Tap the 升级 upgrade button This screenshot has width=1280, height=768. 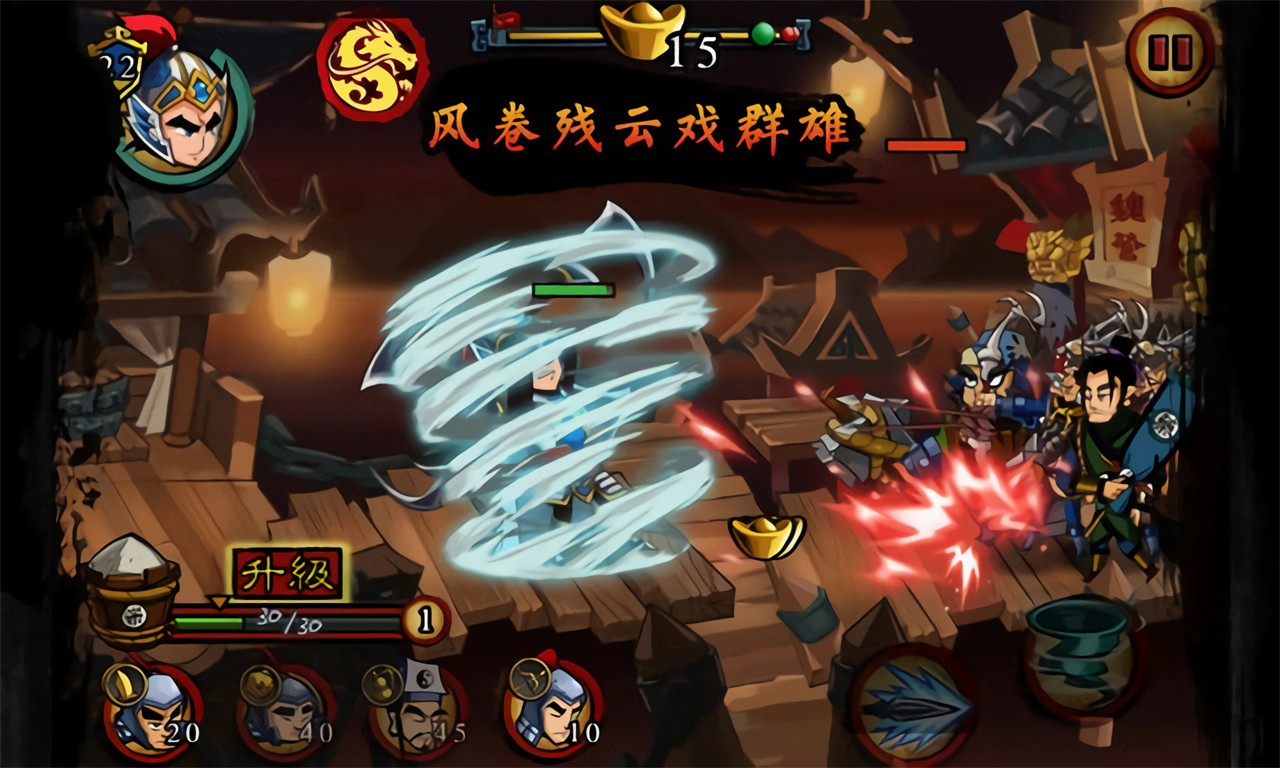point(288,573)
